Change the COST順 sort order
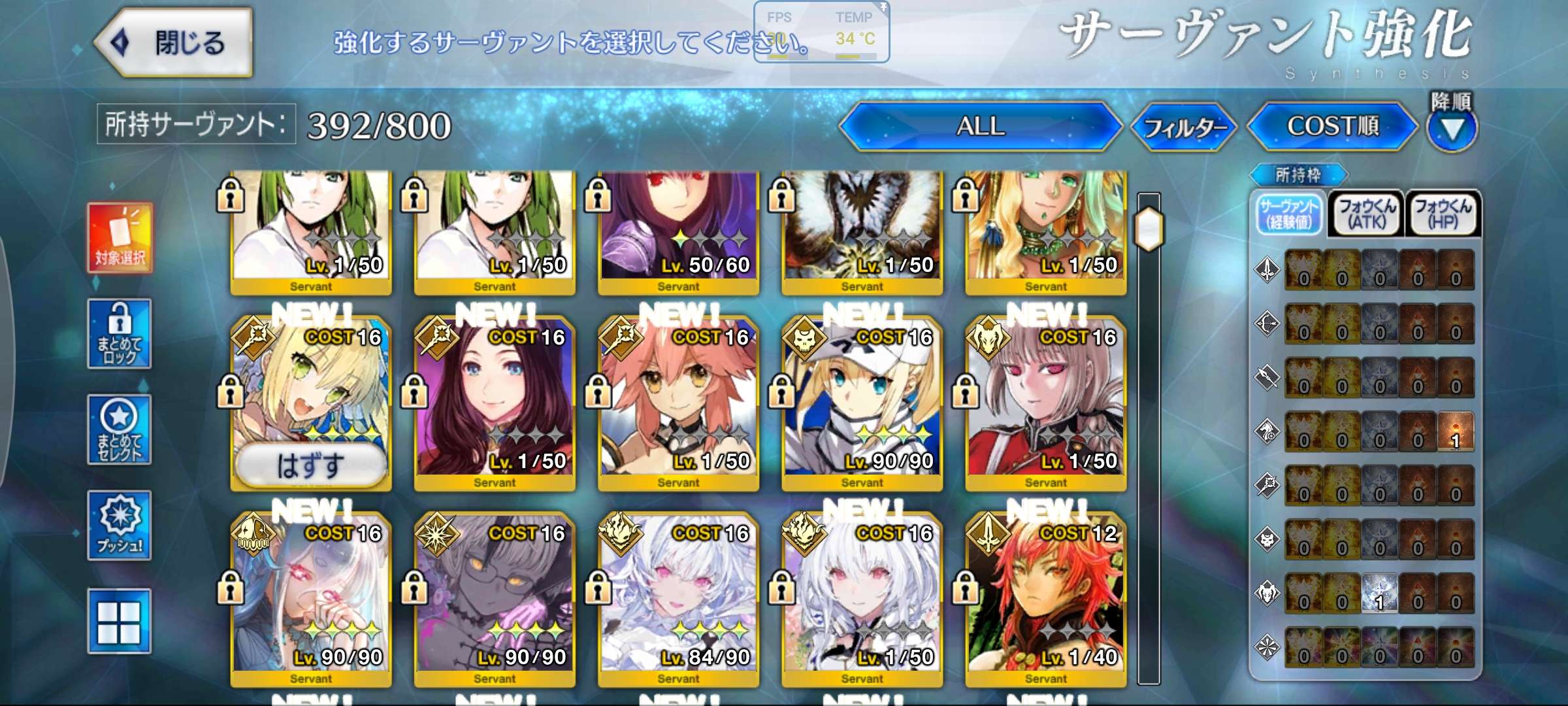This screenshot has height=706, width=1568. coord(1332,126)
